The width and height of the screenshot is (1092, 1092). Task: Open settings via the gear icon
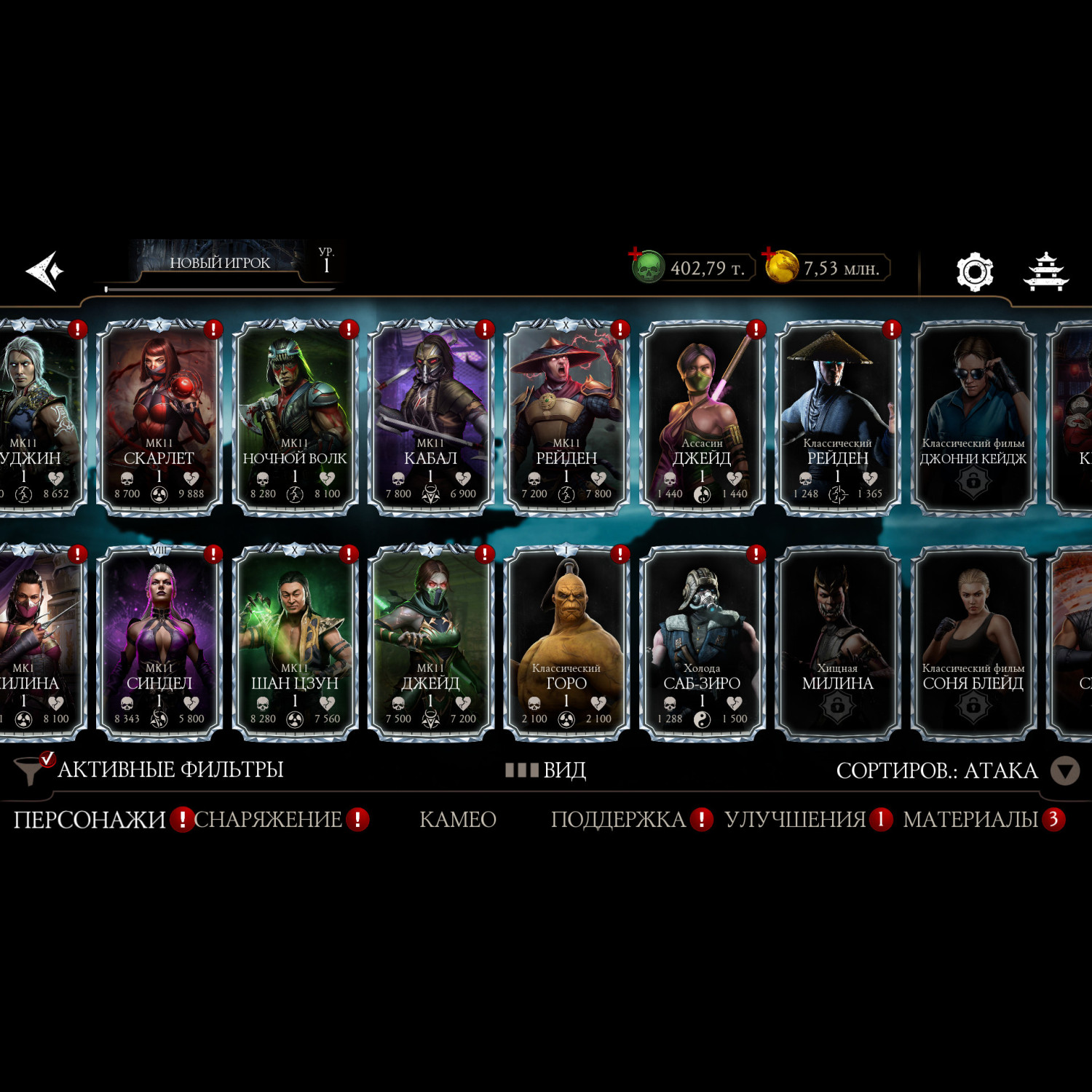(x=974, y=272)
